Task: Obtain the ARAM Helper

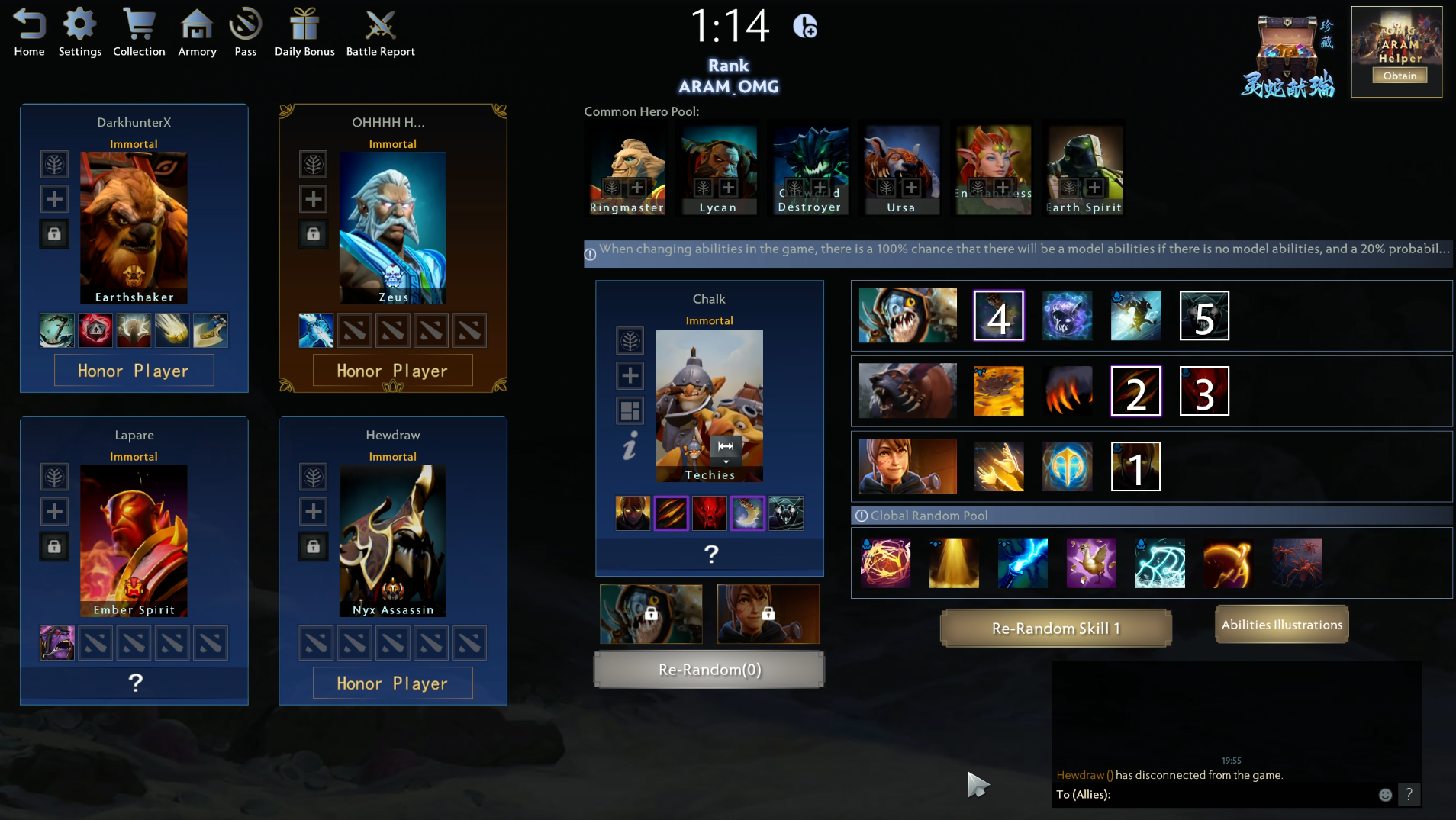Action: [1400, 76]
